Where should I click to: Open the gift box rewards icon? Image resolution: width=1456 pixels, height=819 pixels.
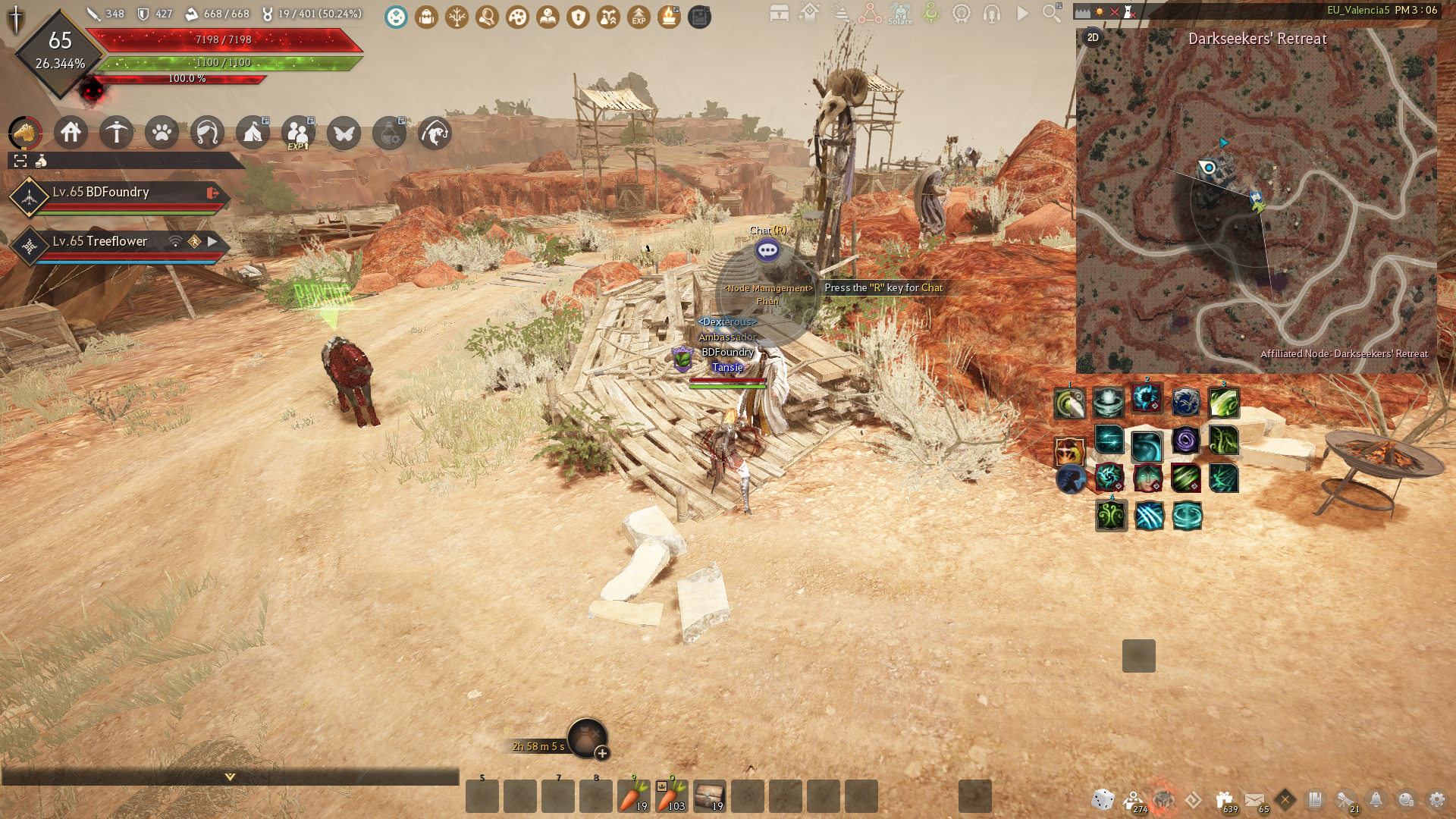1224,799
